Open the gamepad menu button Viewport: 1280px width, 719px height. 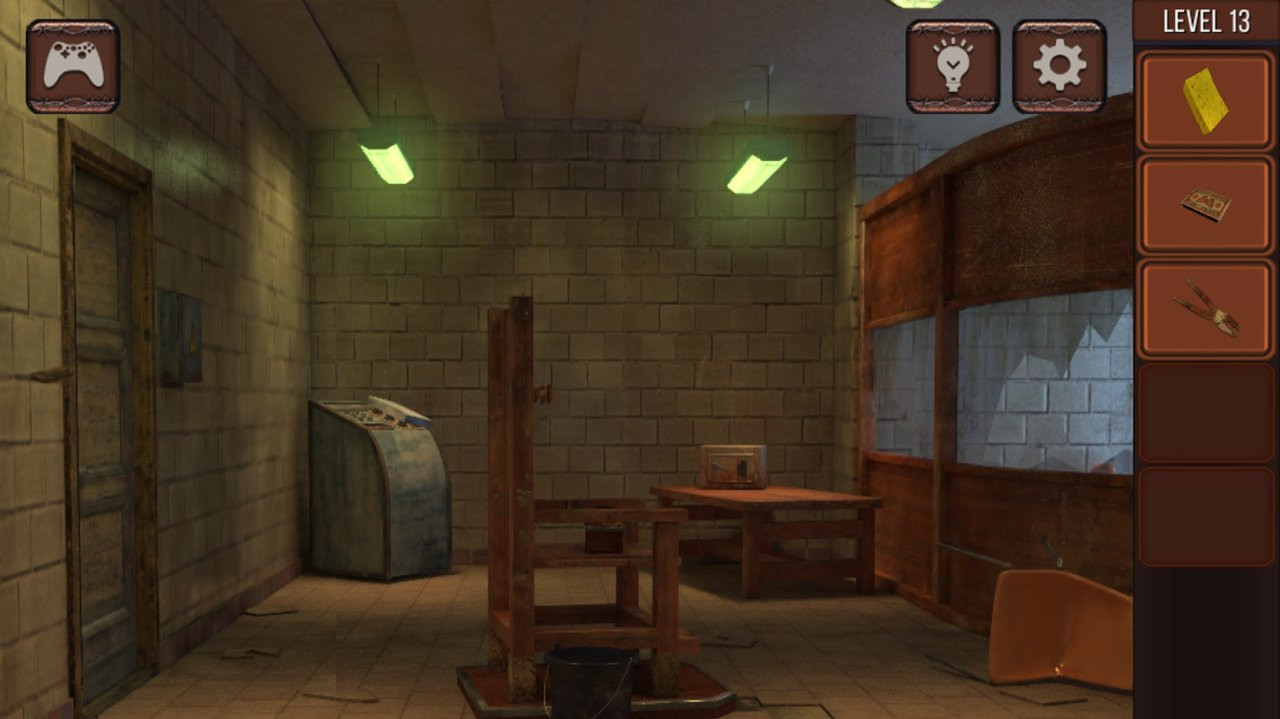[x=72, y=66]
